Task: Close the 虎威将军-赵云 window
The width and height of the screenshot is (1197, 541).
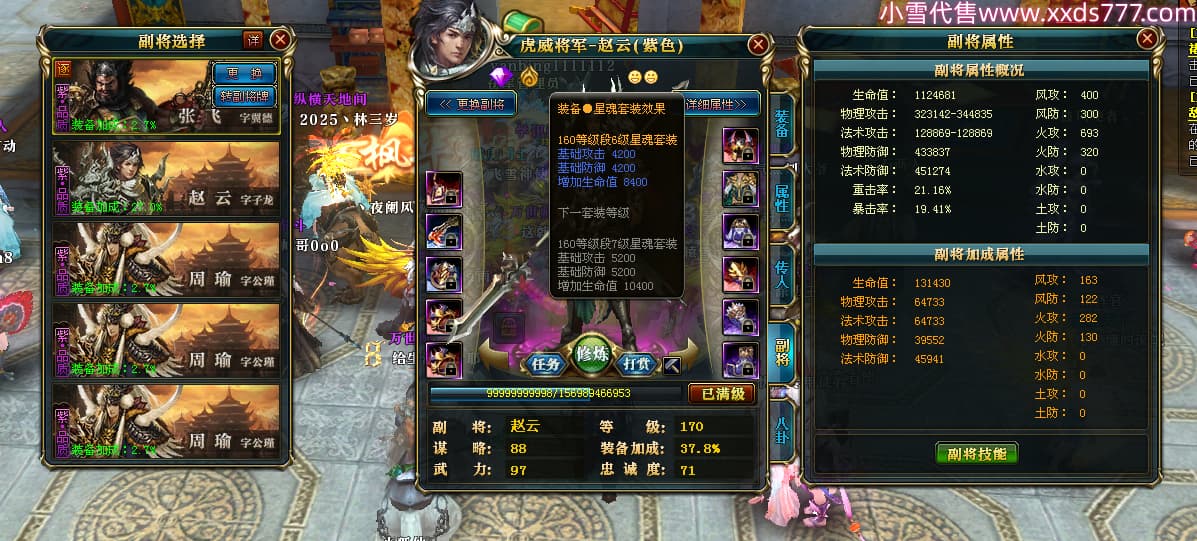Action: [x=758, y=44]
